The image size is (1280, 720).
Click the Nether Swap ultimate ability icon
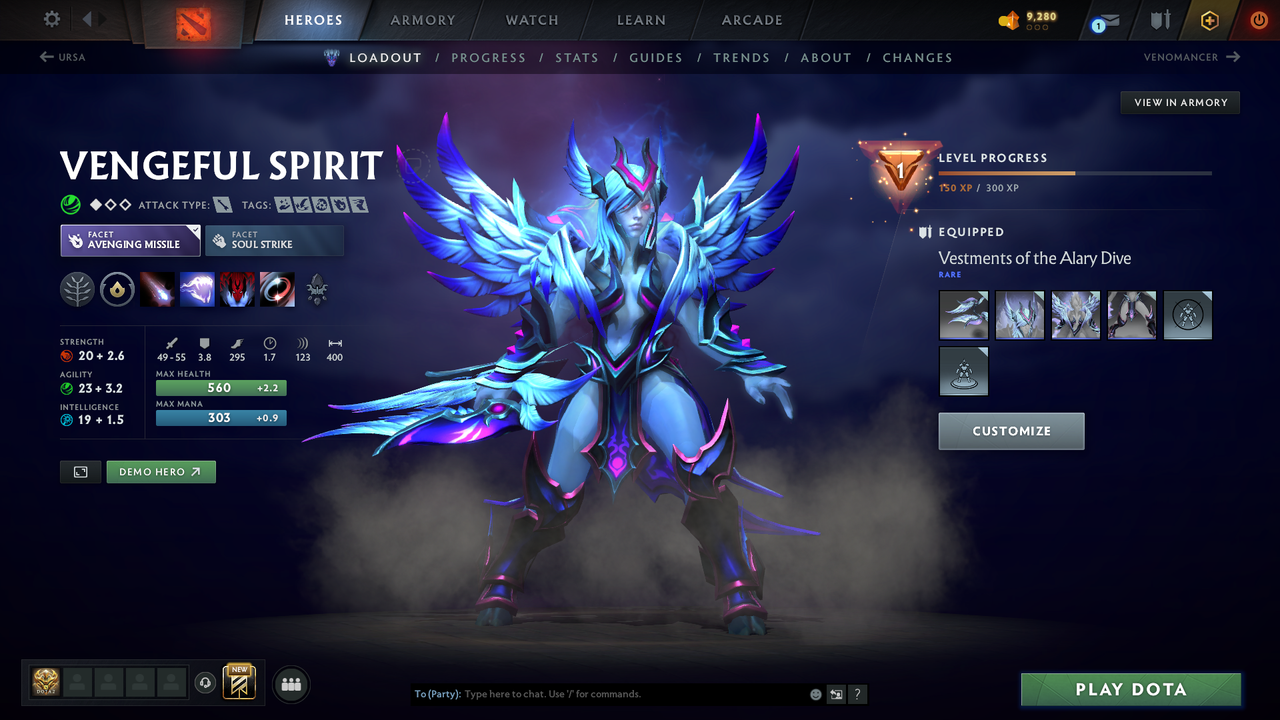pyautogui.click(x=277, y=289)
